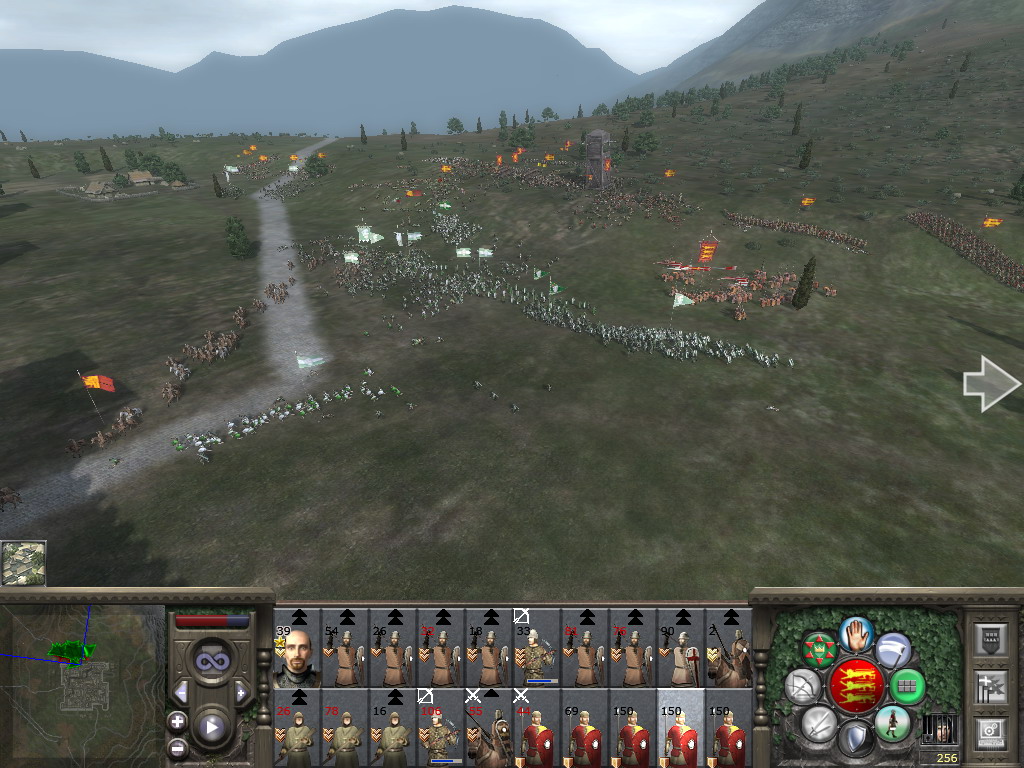Toggle the fire-at-will bow button

pos(801,686)
